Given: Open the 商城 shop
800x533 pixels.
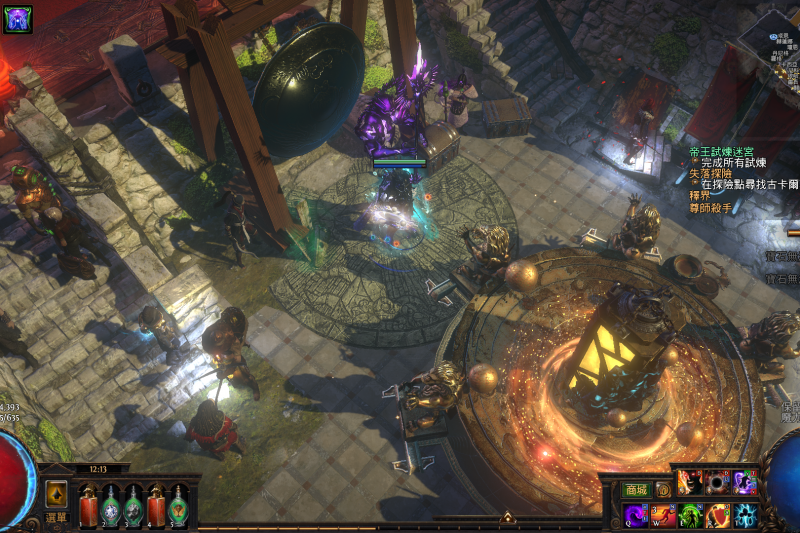Looking at the screenshot, I should pyautogui.click(x=636, y=490).
